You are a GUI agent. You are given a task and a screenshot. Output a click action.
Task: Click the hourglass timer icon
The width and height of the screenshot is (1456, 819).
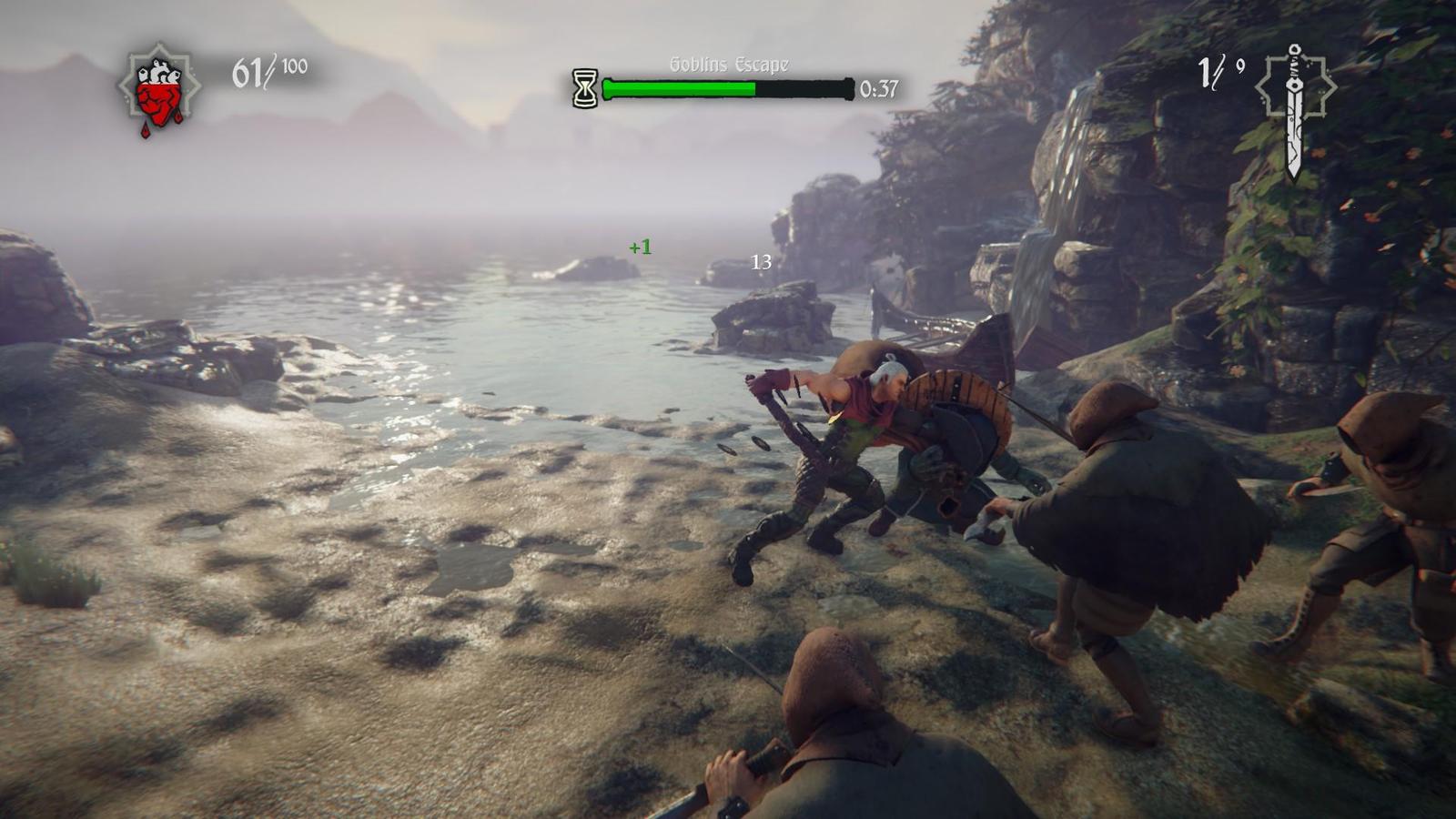(x=585, y=88)
